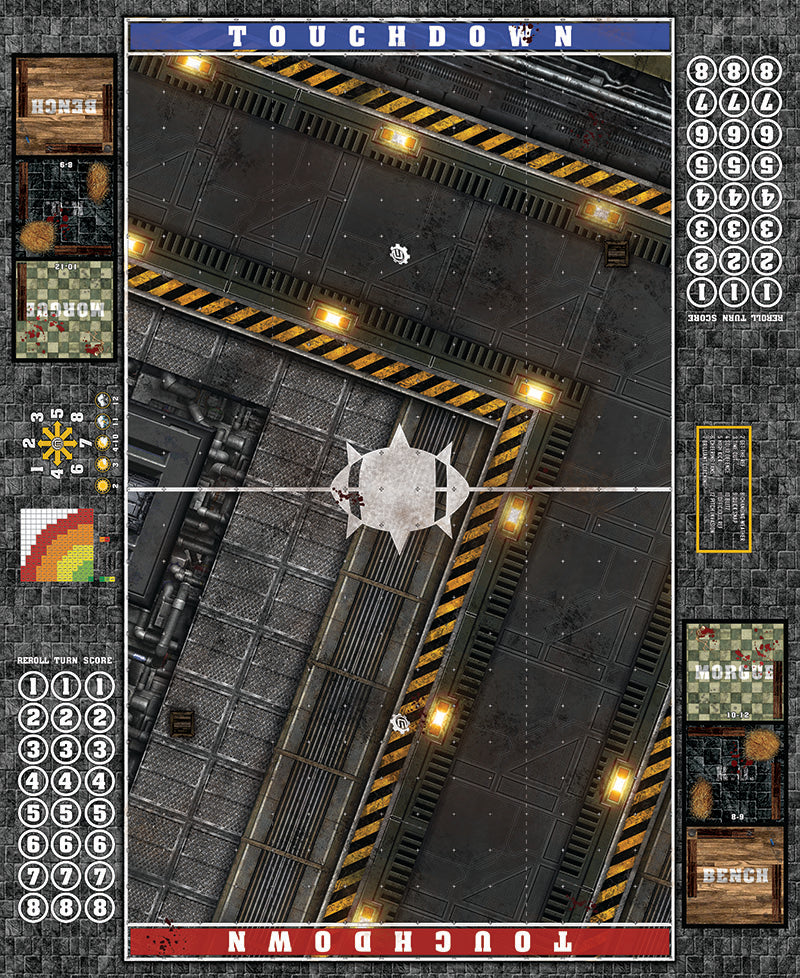The height and width of the screenshot is (978, 800).
Task: Click the upside-down Bench dugout box
Action: (x=64, y=105)
